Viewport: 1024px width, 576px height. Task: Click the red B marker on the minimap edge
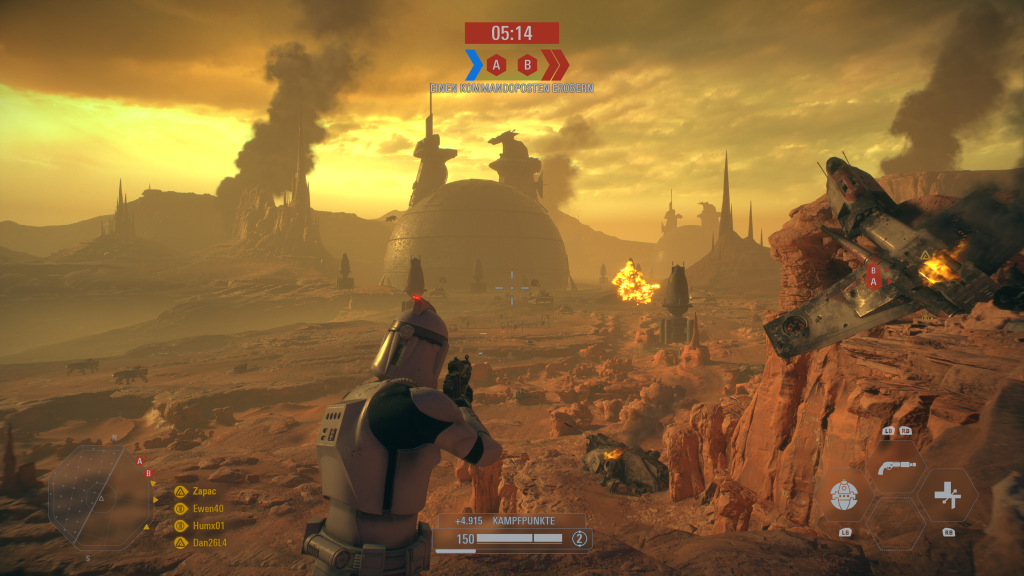click(148, 473)
